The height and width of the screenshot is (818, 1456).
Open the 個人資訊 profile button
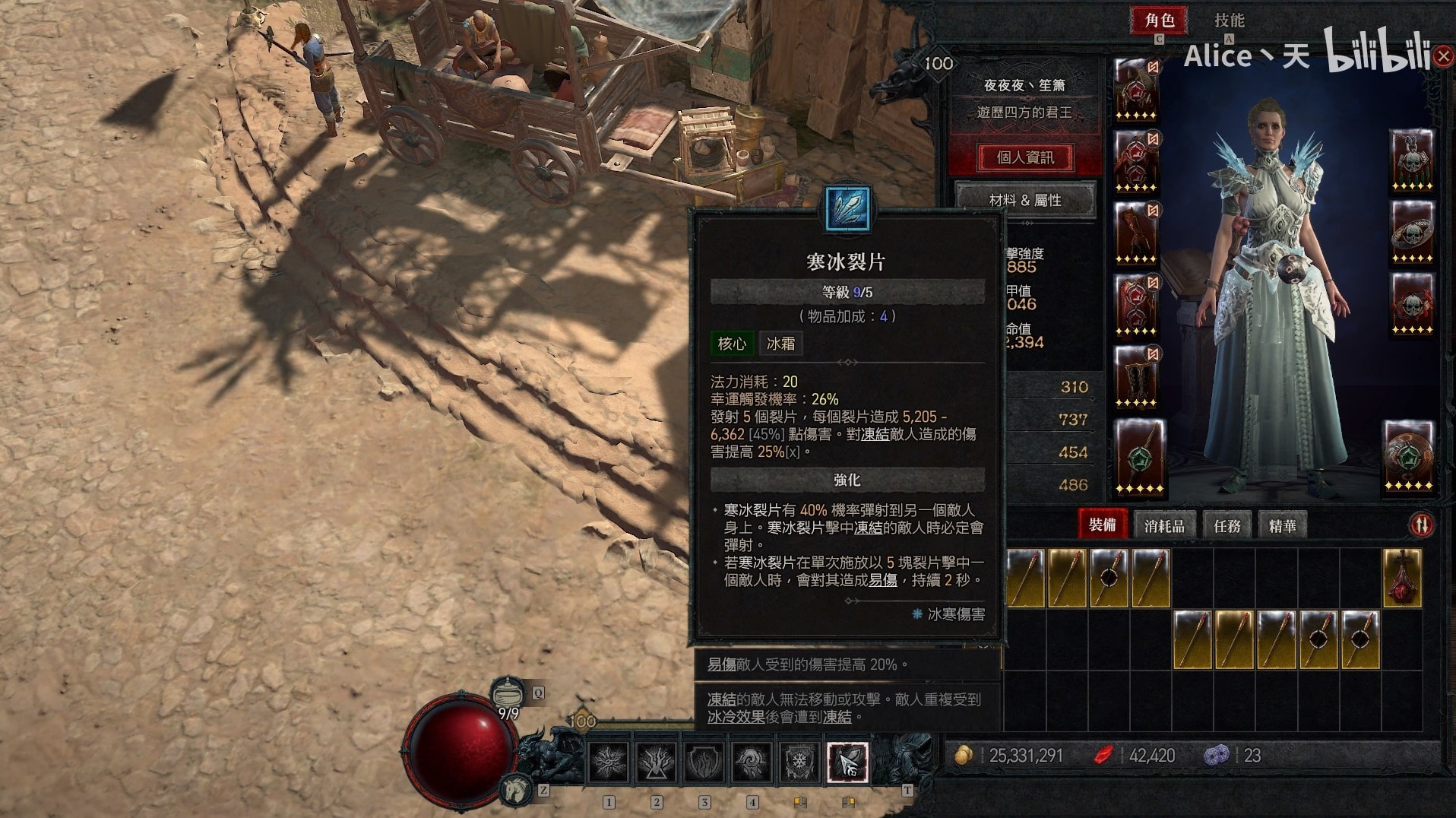(1024, 157)
